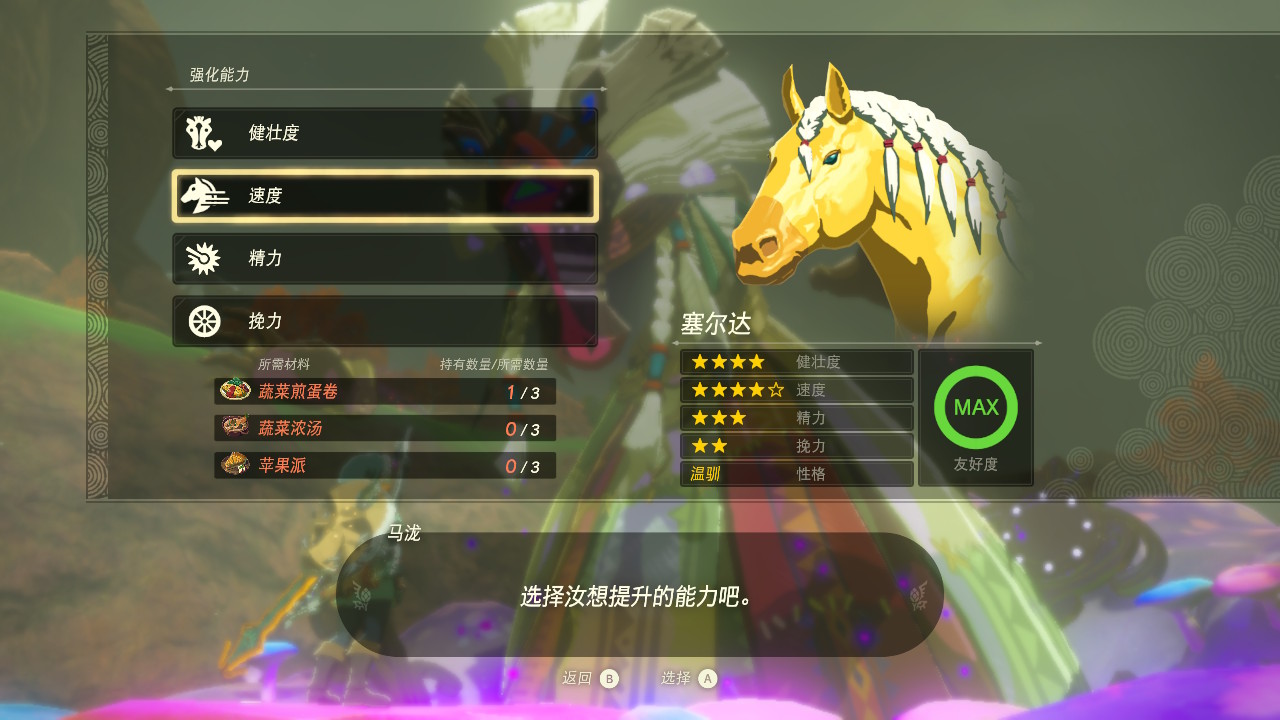The width and height of the screenshot is (1280, 720).
Task: Select the 精力 upgrade option
Action: (385, 259)
